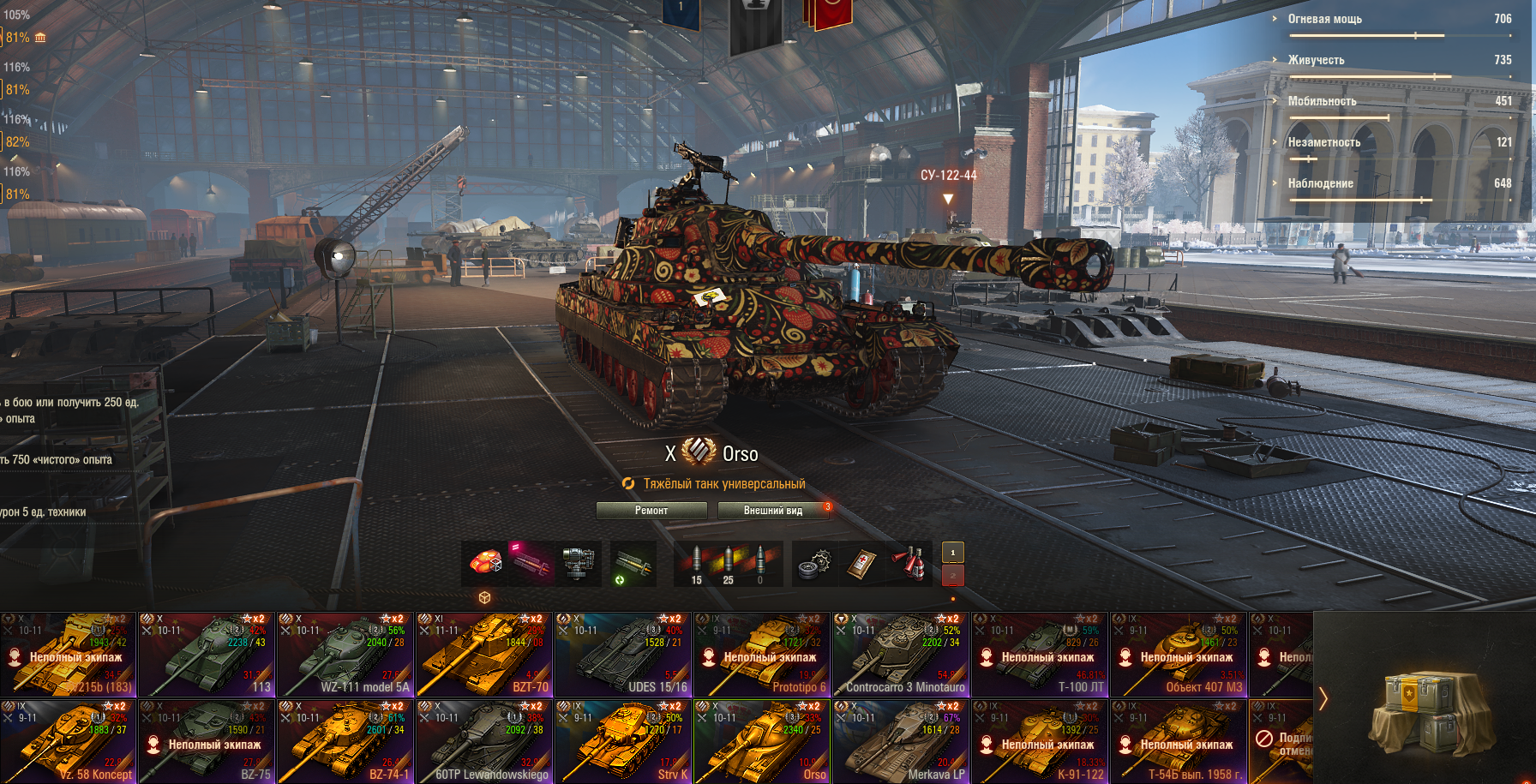The width and height of the screenshot is (1536, 784).
Task: Pick the UDES 15/16 tank card
Action: coord(623,655)
